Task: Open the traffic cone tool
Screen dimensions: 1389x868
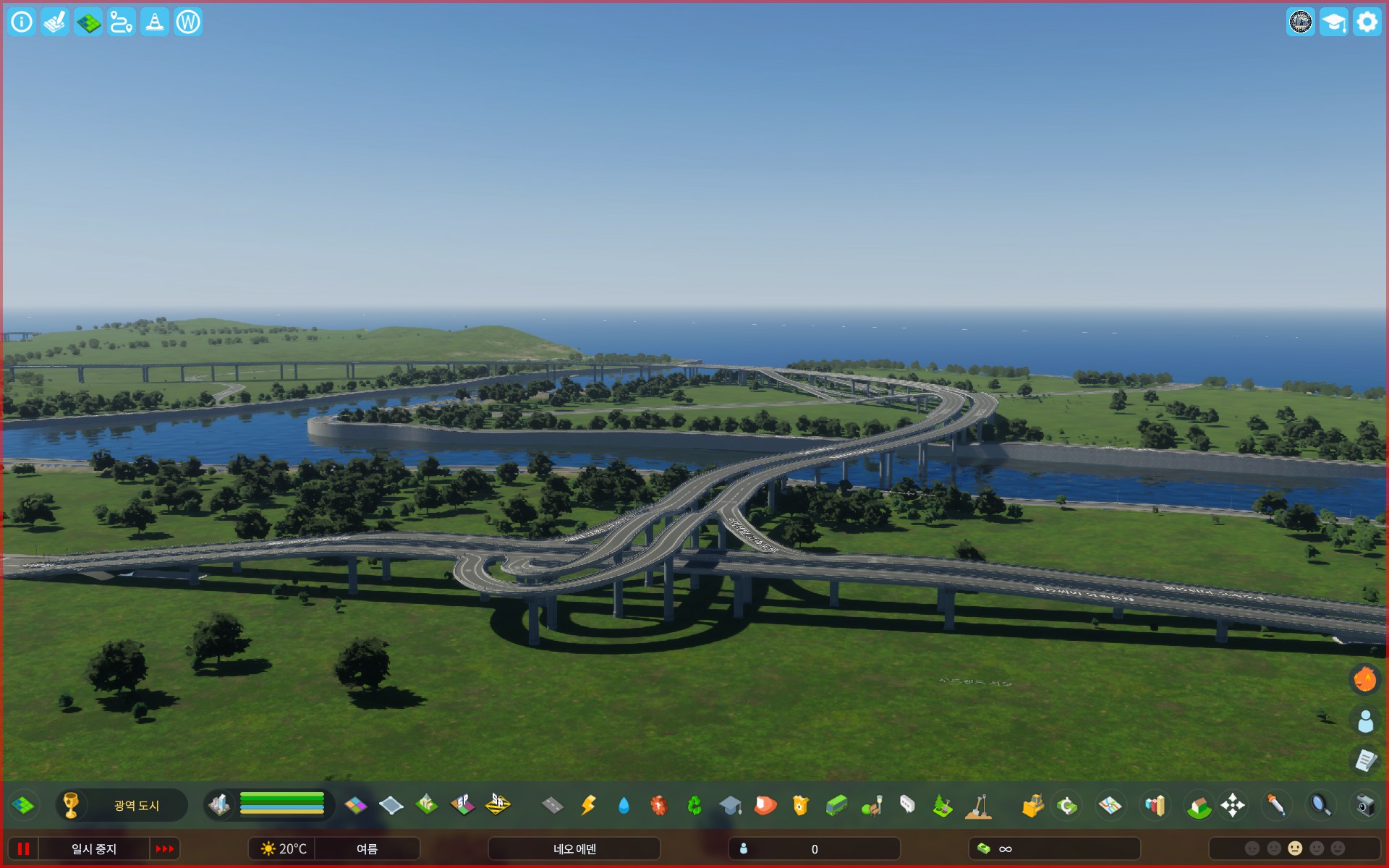Action: pyautogui.click(x=155, y=22)
